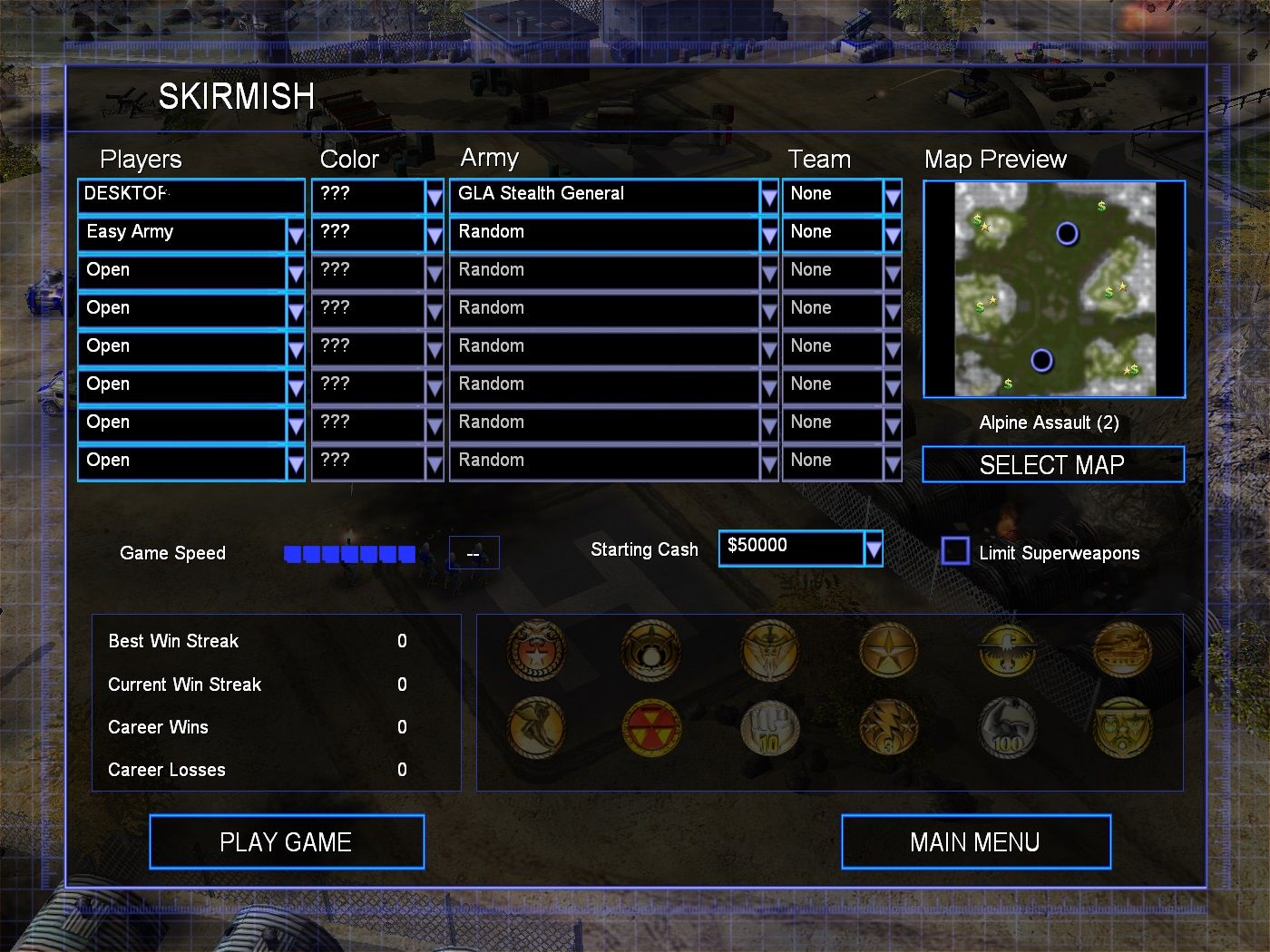This screenshot has height=952, width=1270.
Task: Open the GLA Stealth General army dropdown
Action: coord(768,195)
